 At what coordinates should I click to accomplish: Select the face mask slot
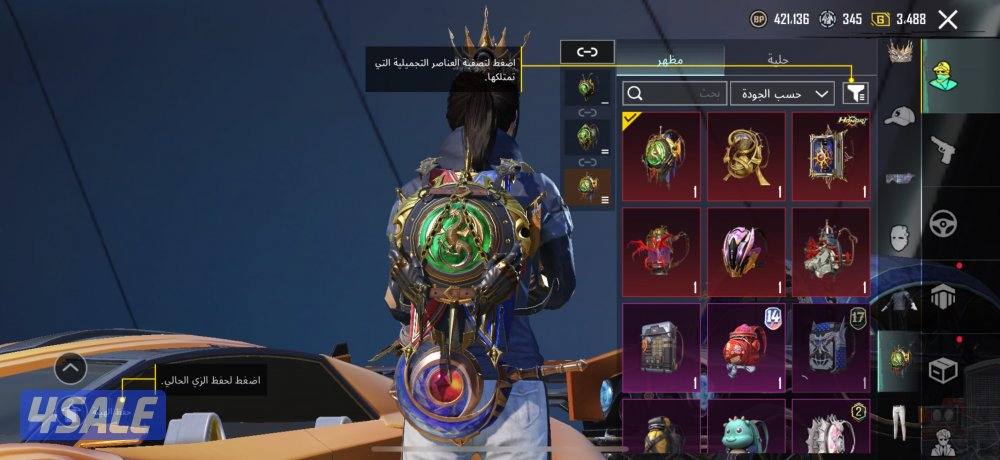pyautogui.click(x=900, y=237)
